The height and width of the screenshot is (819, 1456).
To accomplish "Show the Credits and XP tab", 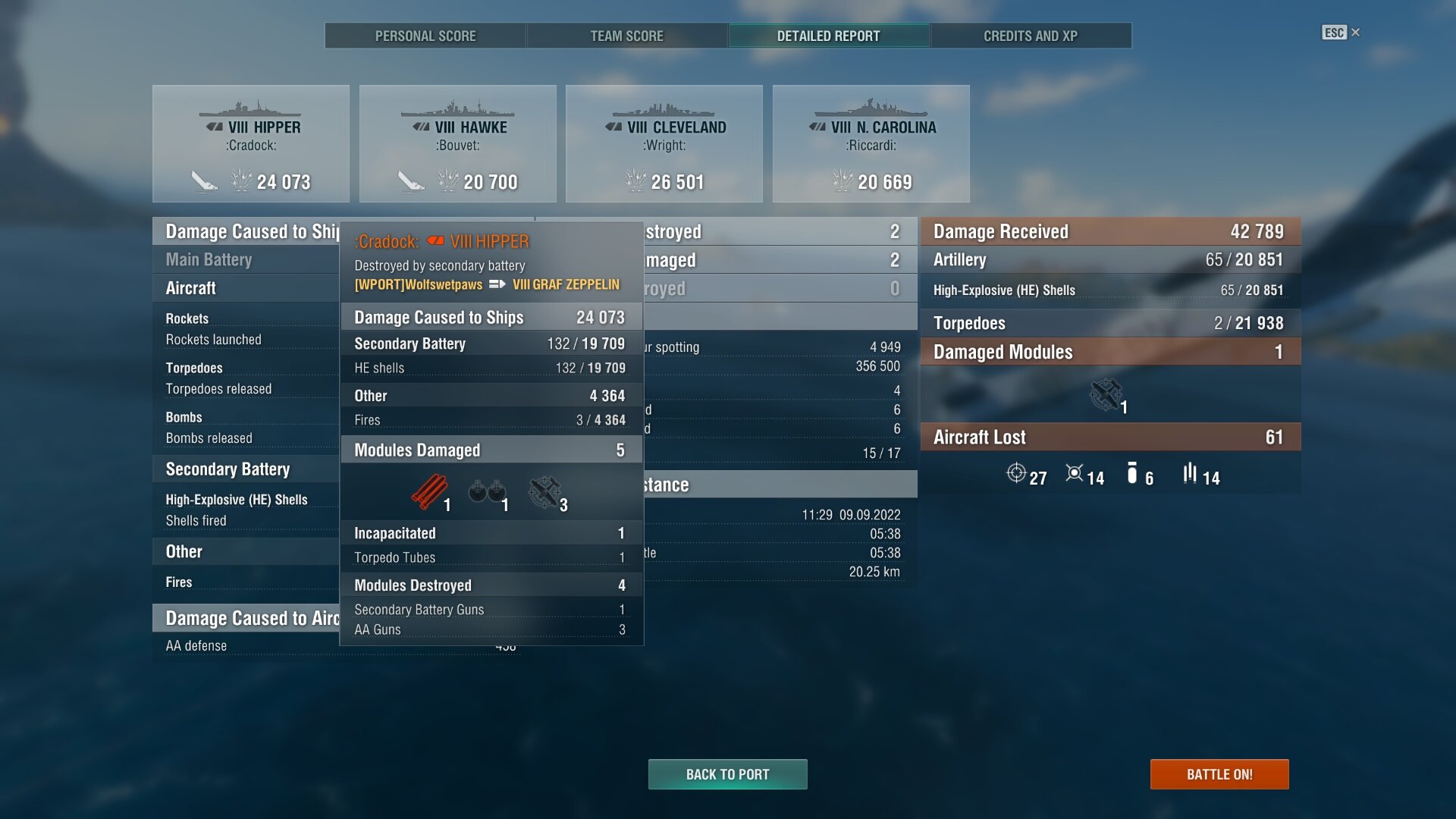I will [x=1030, y=36].
